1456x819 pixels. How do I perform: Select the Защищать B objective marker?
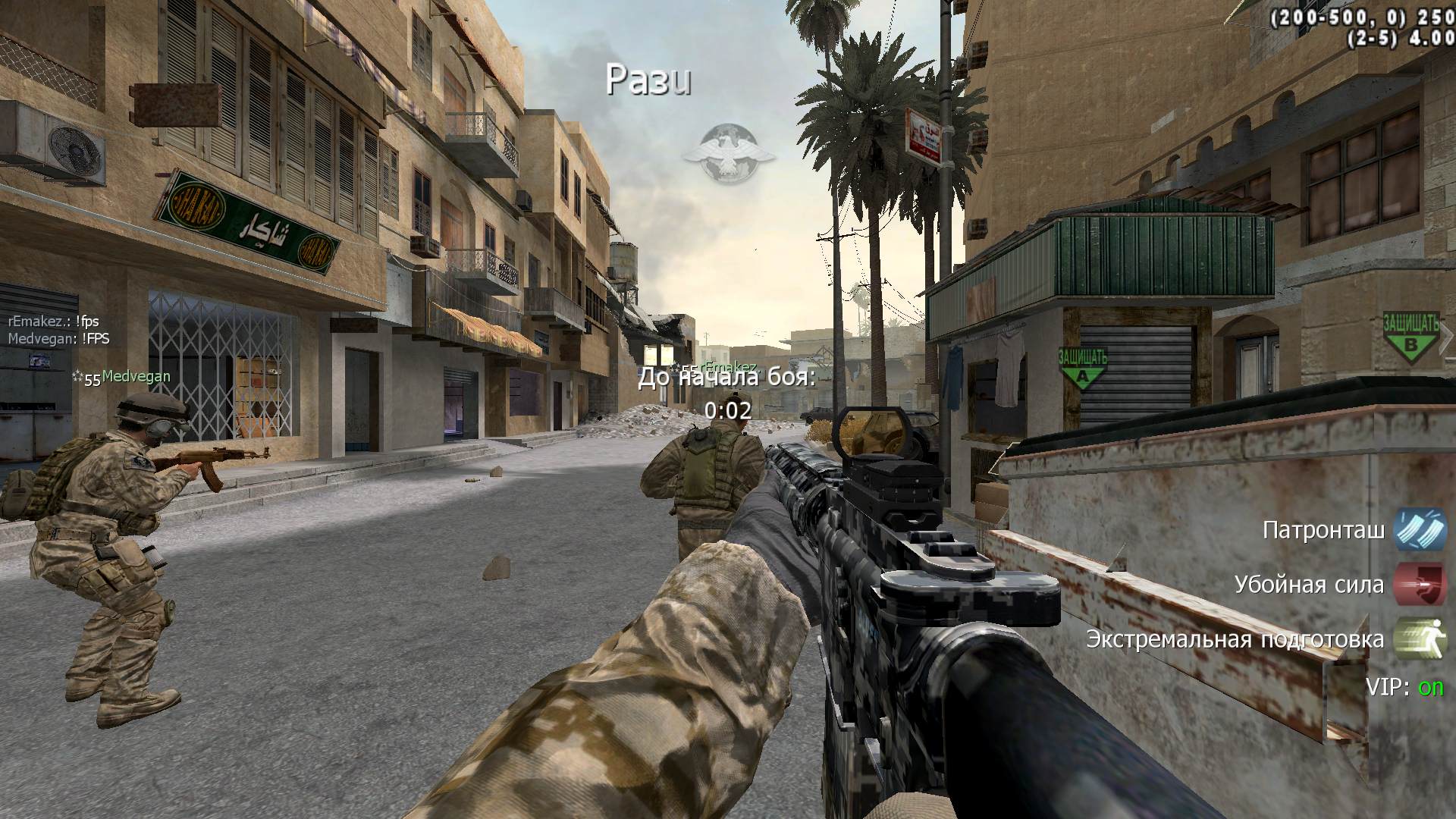tap(1410, 336)
